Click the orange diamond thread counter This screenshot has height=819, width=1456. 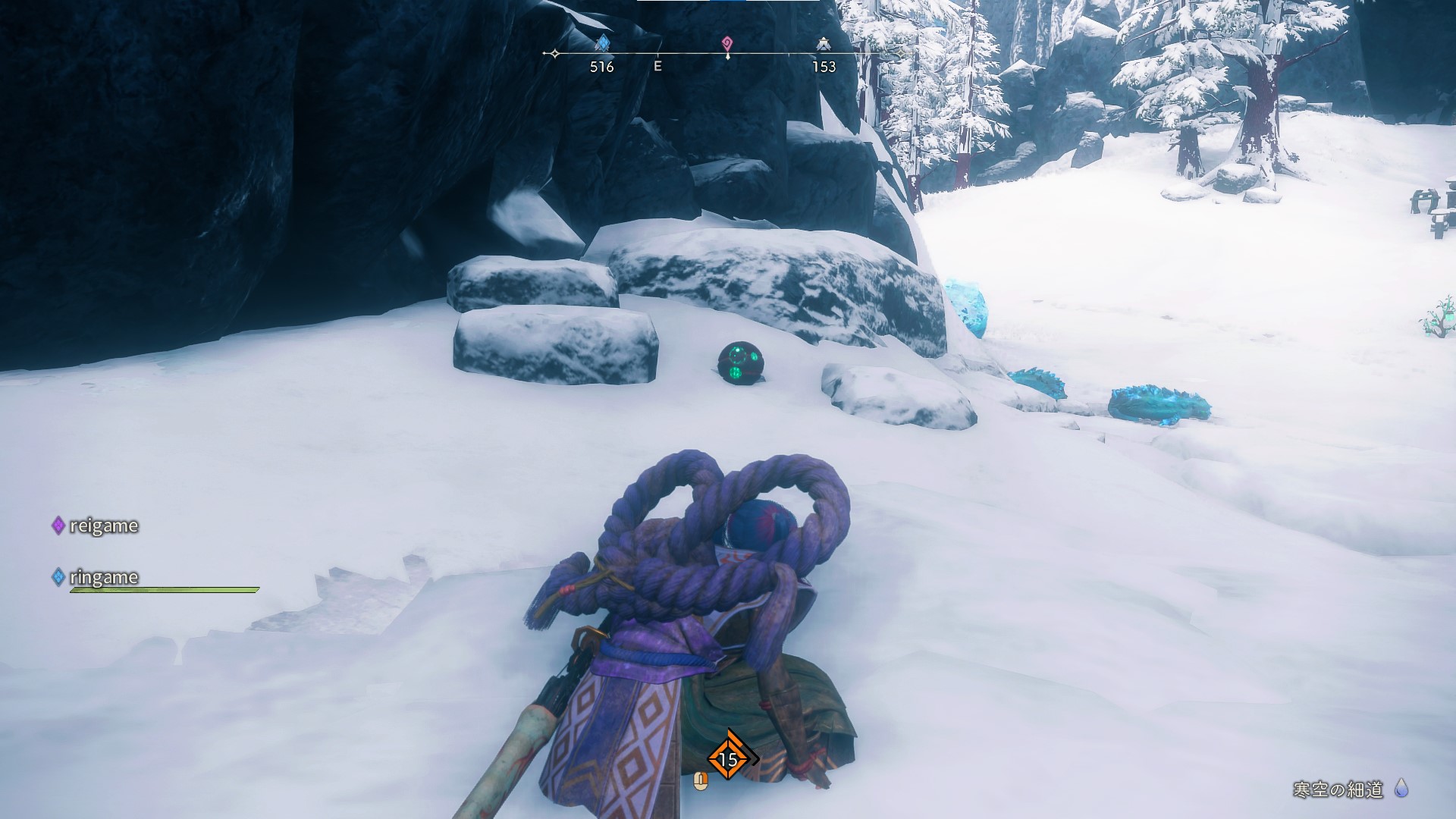tap(728, 758)
